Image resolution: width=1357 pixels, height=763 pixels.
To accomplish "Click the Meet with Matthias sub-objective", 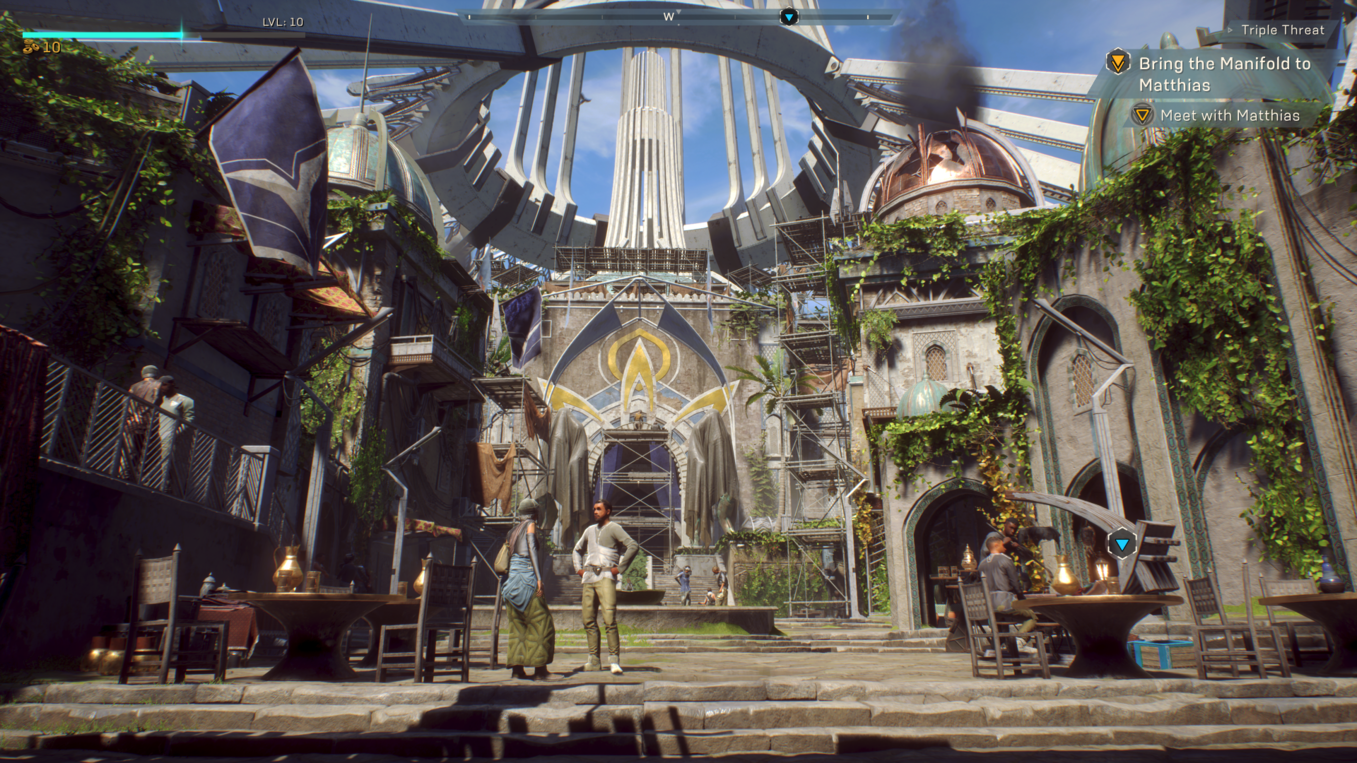I will 1229,116.
